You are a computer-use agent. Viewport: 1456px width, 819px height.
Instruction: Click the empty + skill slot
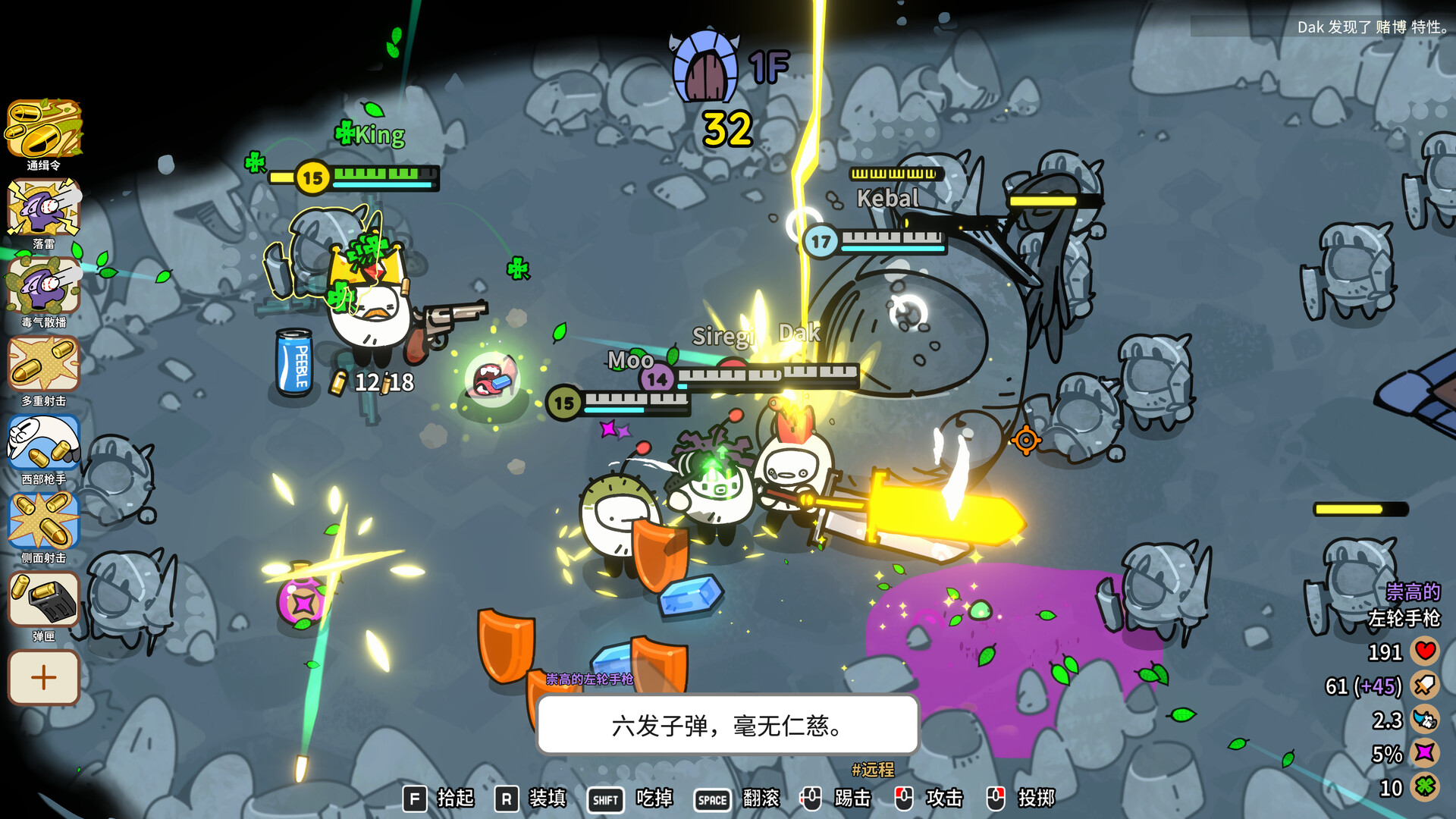43,677
